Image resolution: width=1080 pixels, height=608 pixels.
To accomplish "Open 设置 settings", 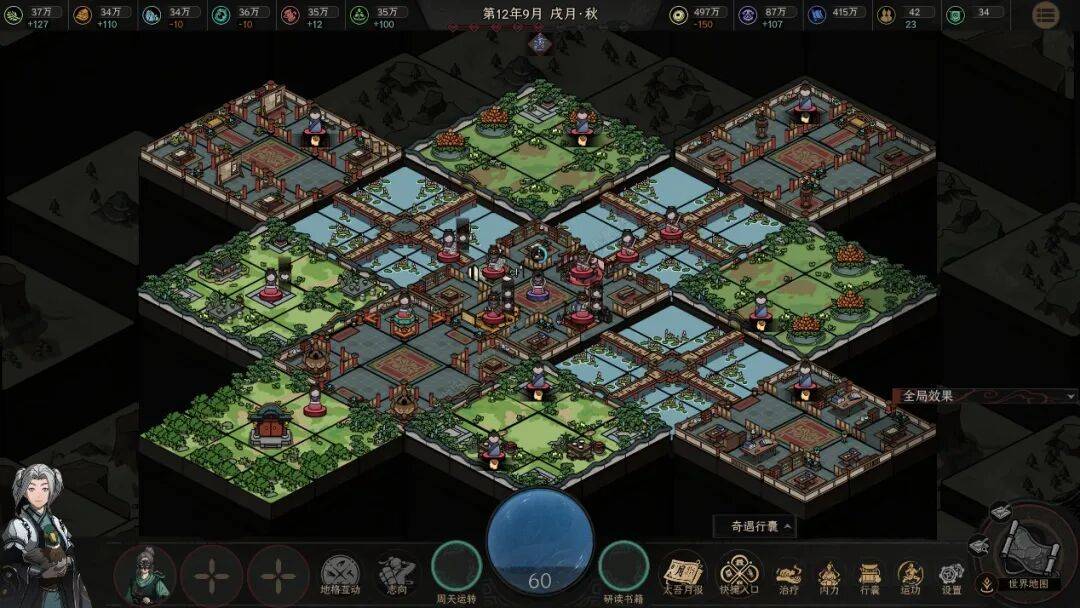I will [950, 575].
